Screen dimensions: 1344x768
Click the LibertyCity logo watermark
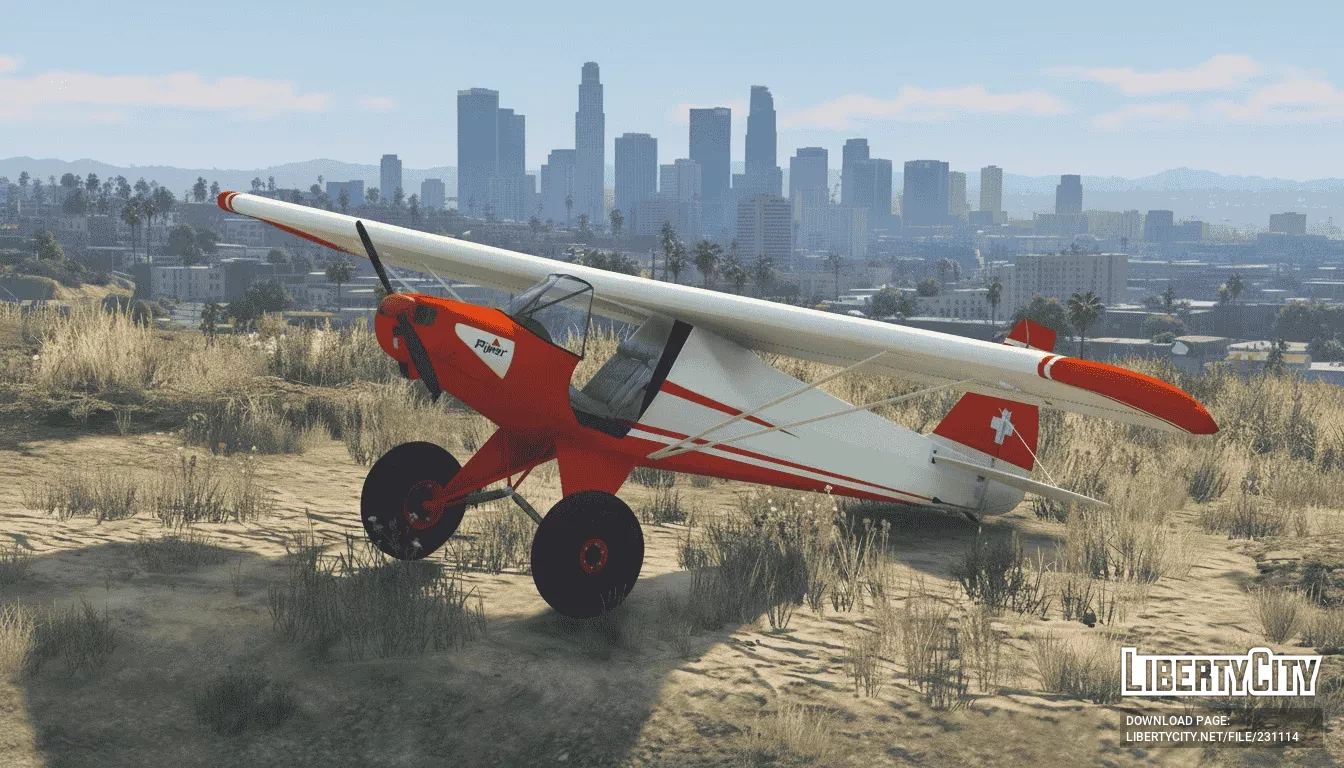(1220, 674)
